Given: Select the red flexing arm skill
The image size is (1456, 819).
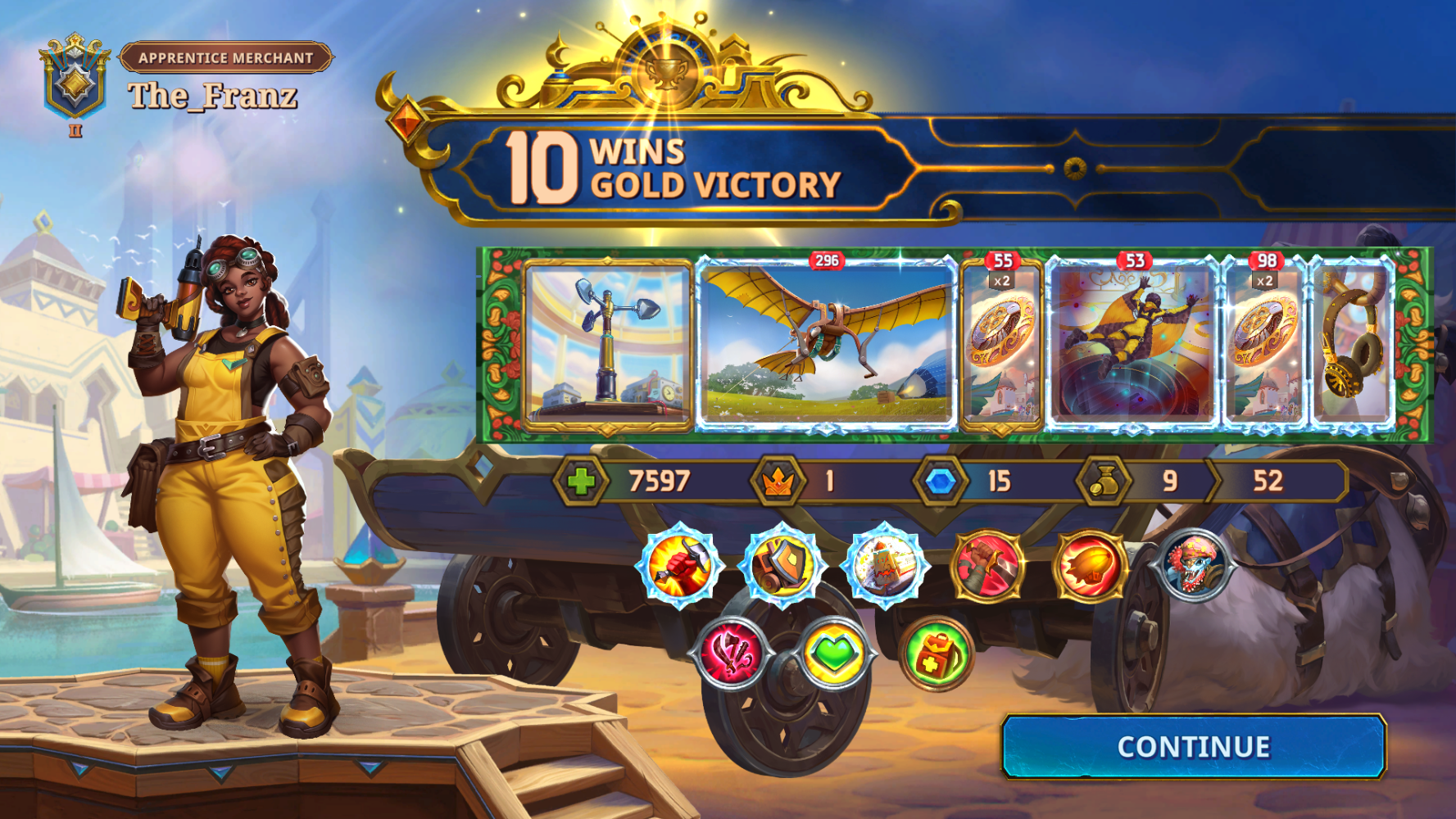Looking at the screenshot, I should 989,565.
